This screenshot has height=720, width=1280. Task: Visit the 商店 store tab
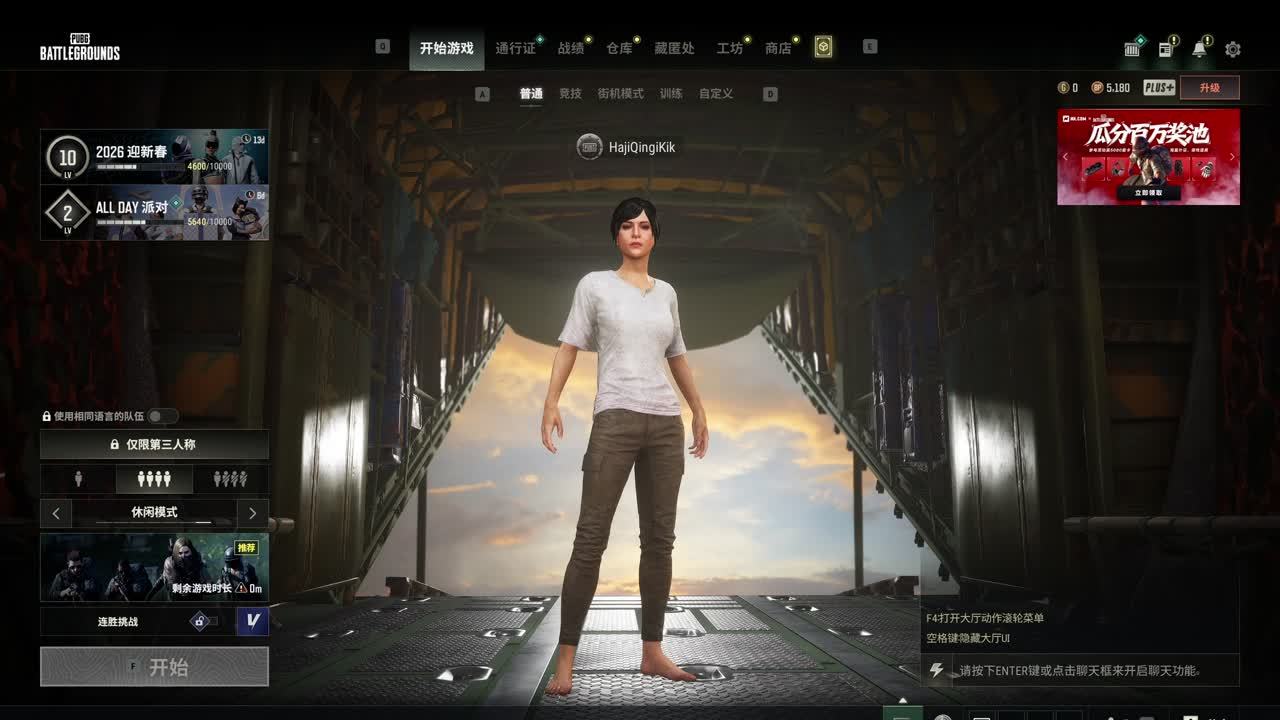778,48
